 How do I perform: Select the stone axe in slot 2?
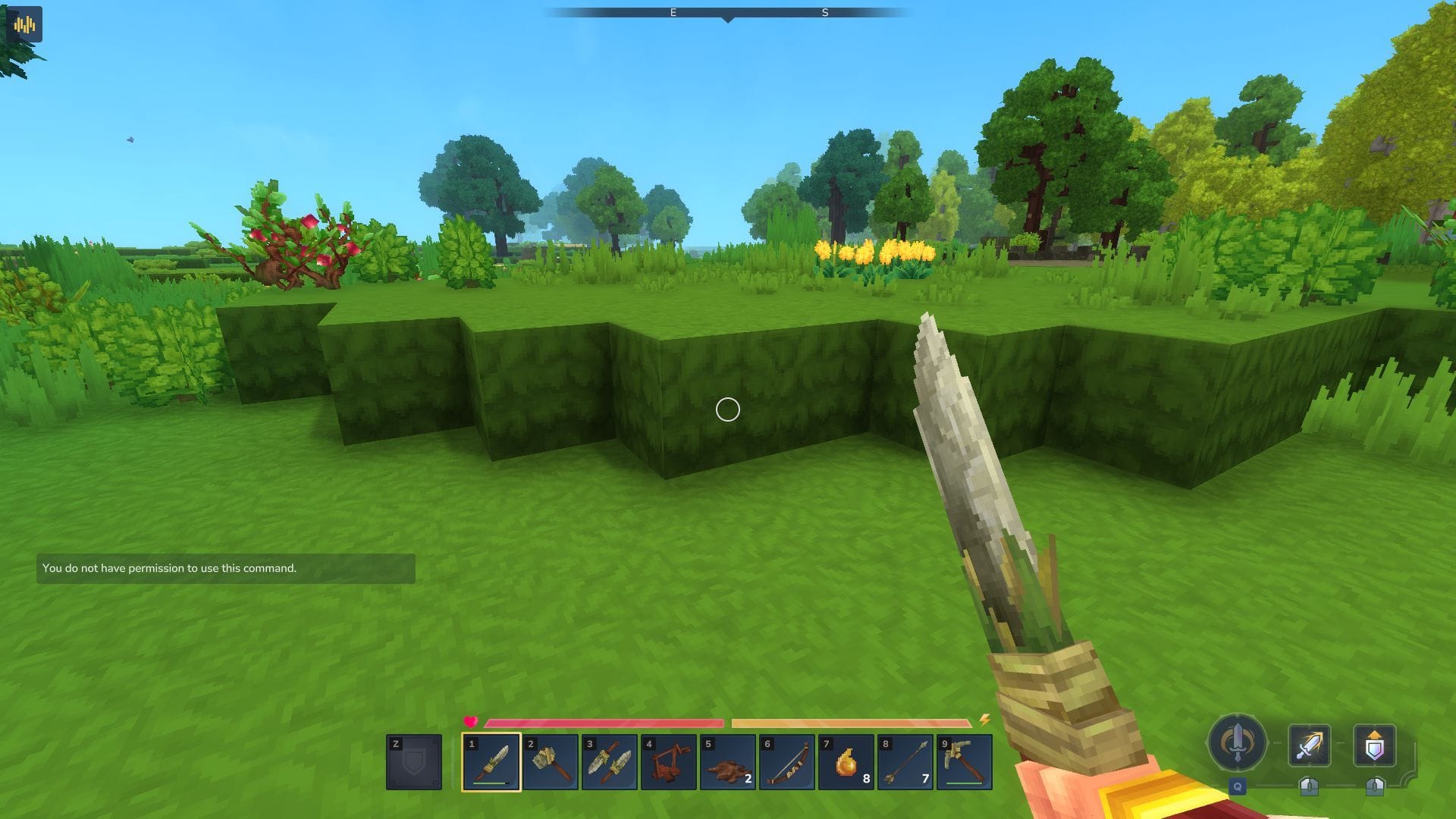click(x=550, y=762)
